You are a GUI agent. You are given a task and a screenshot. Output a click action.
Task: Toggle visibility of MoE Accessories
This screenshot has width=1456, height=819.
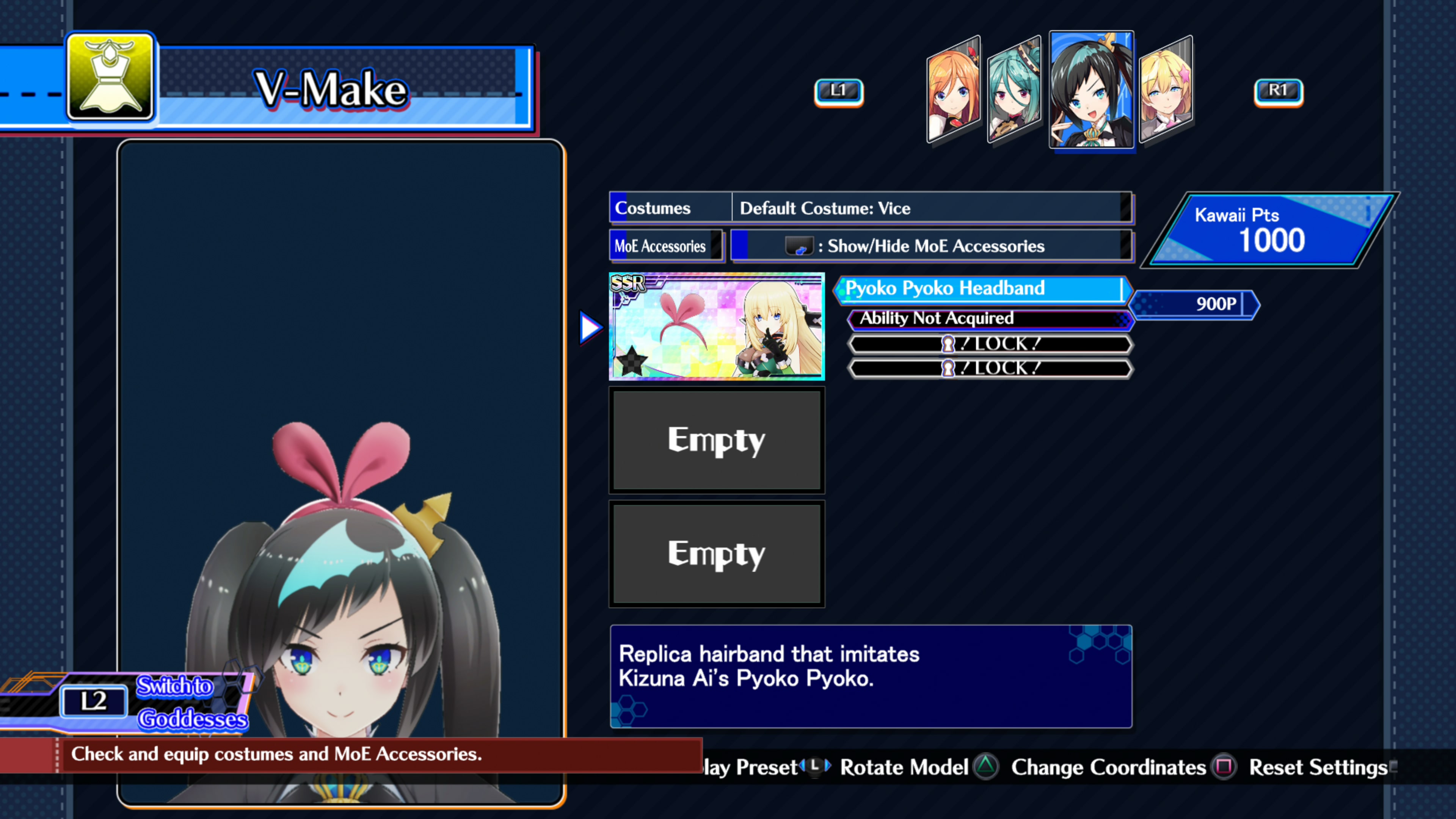(933, 246)
